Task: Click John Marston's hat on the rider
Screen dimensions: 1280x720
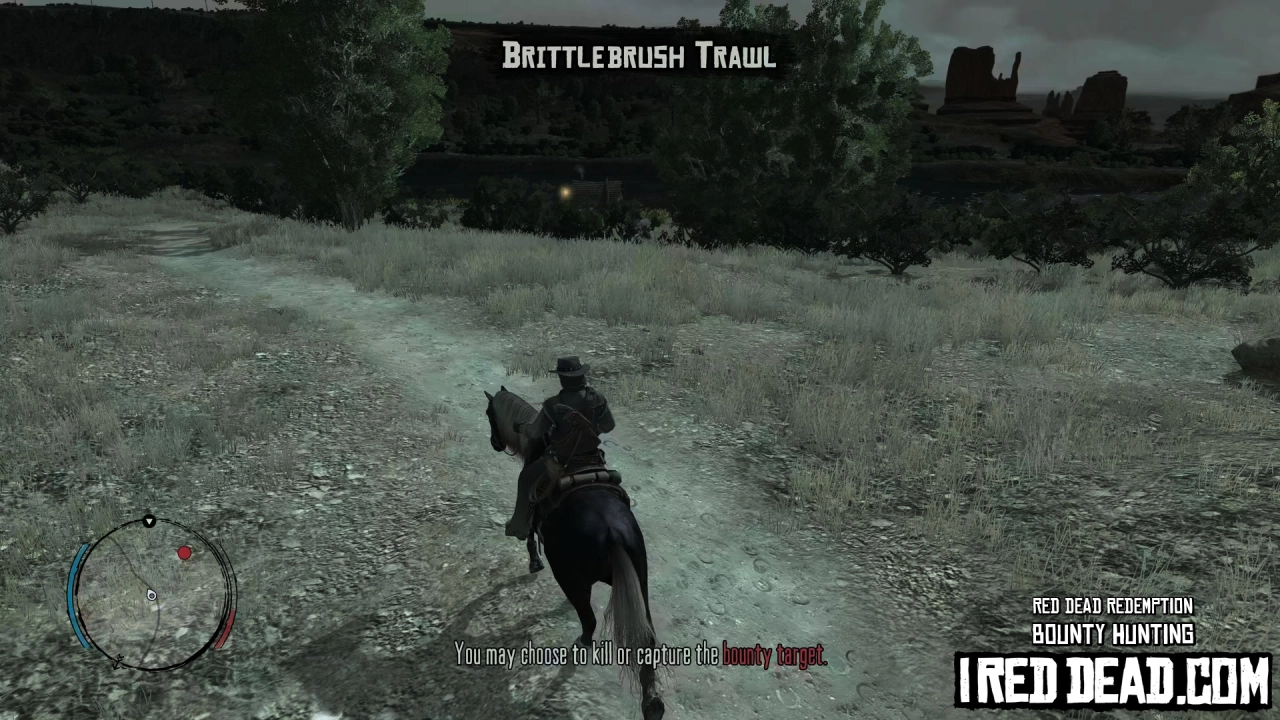Action: pos(571,363)
